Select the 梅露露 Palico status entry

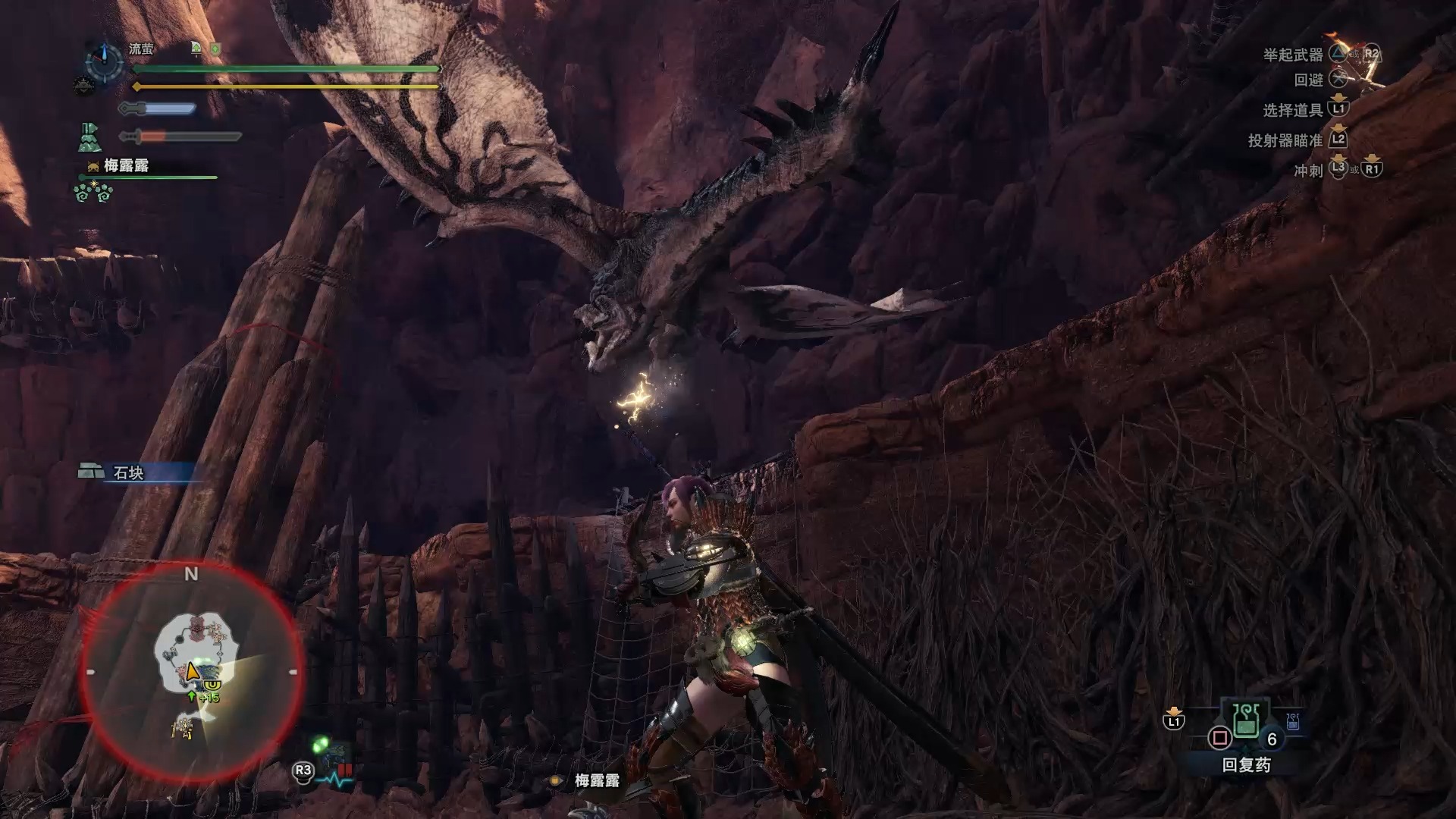126,165
